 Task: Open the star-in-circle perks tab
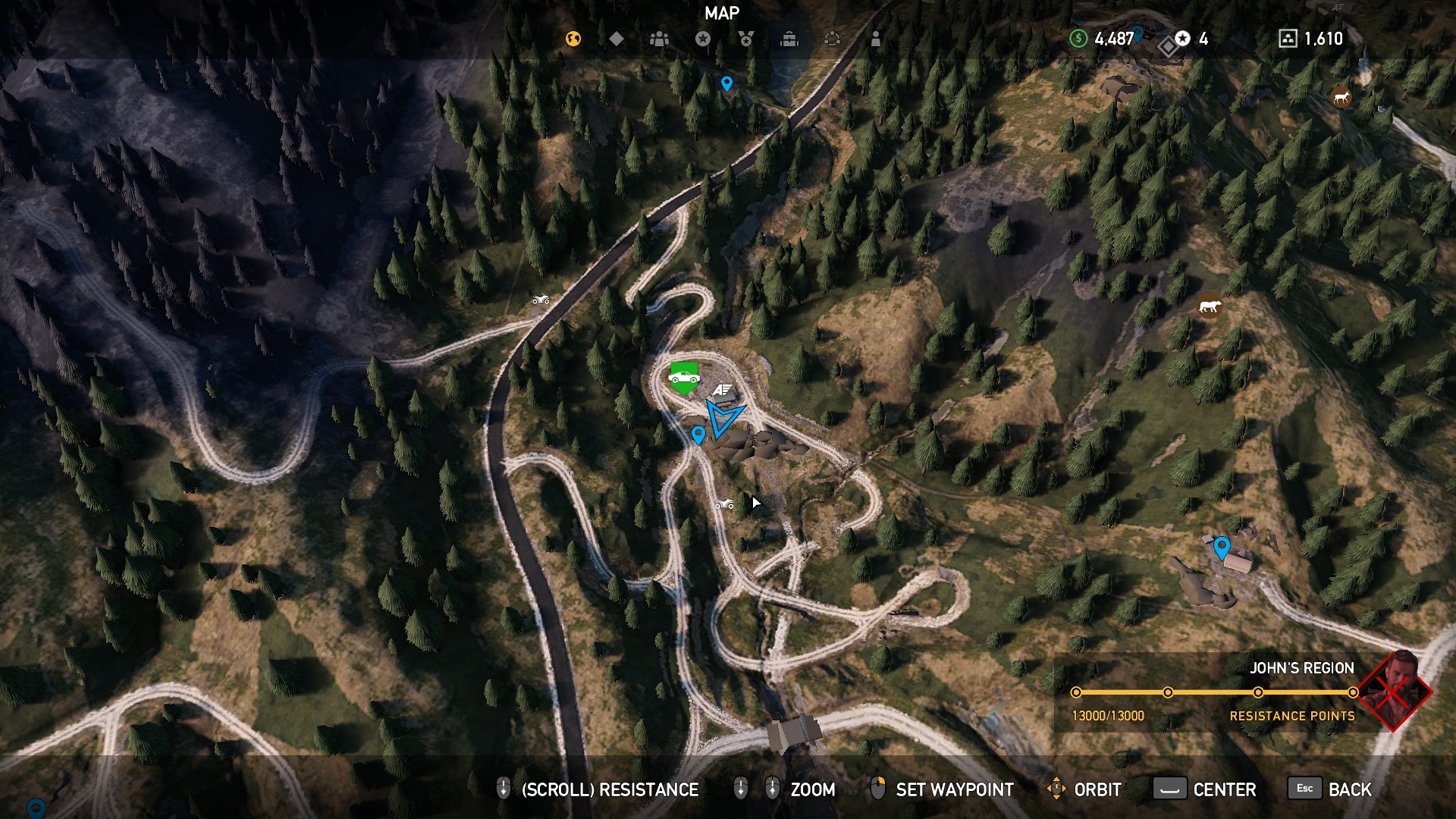(703, 39)
